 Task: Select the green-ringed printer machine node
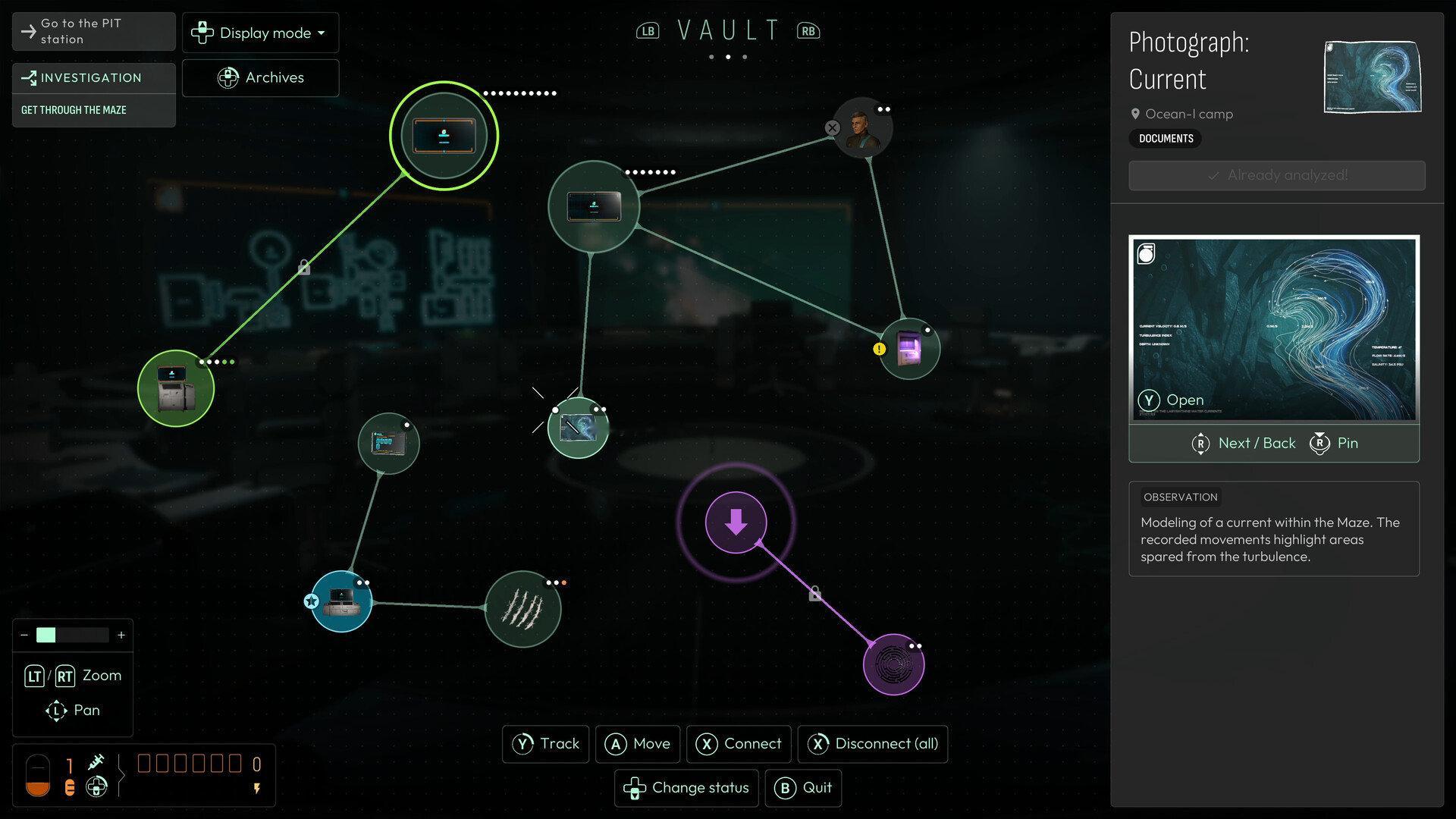coord(176,388)
